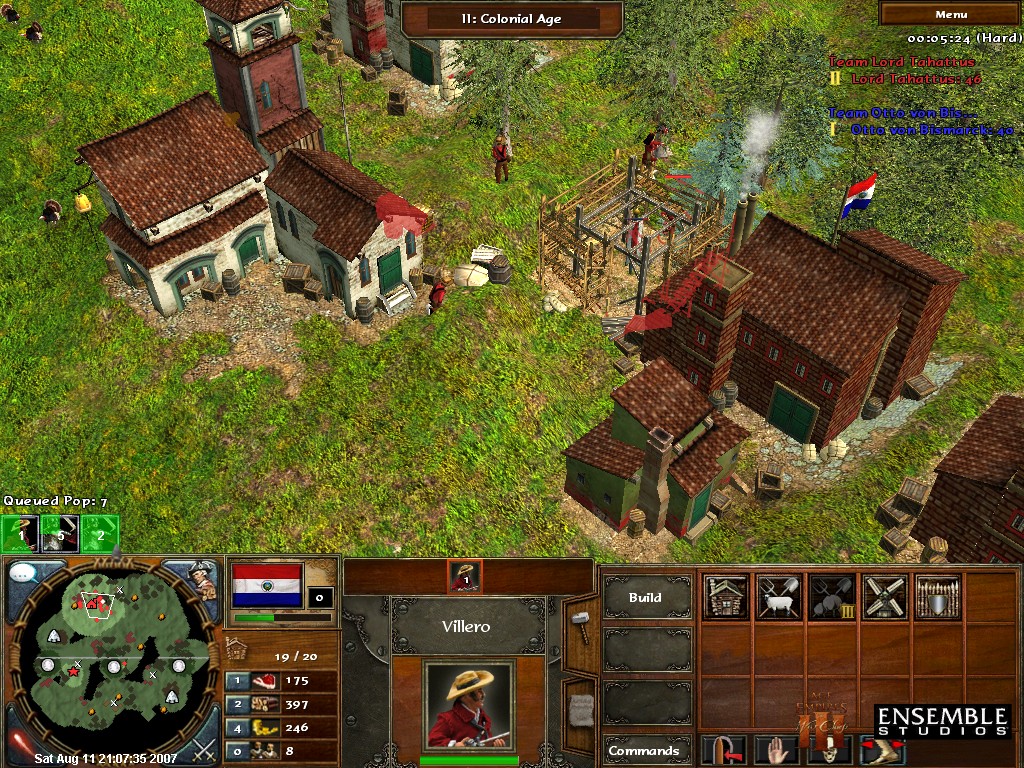Open the game Menu
The image size is (1024, 768).
point(950,14)
